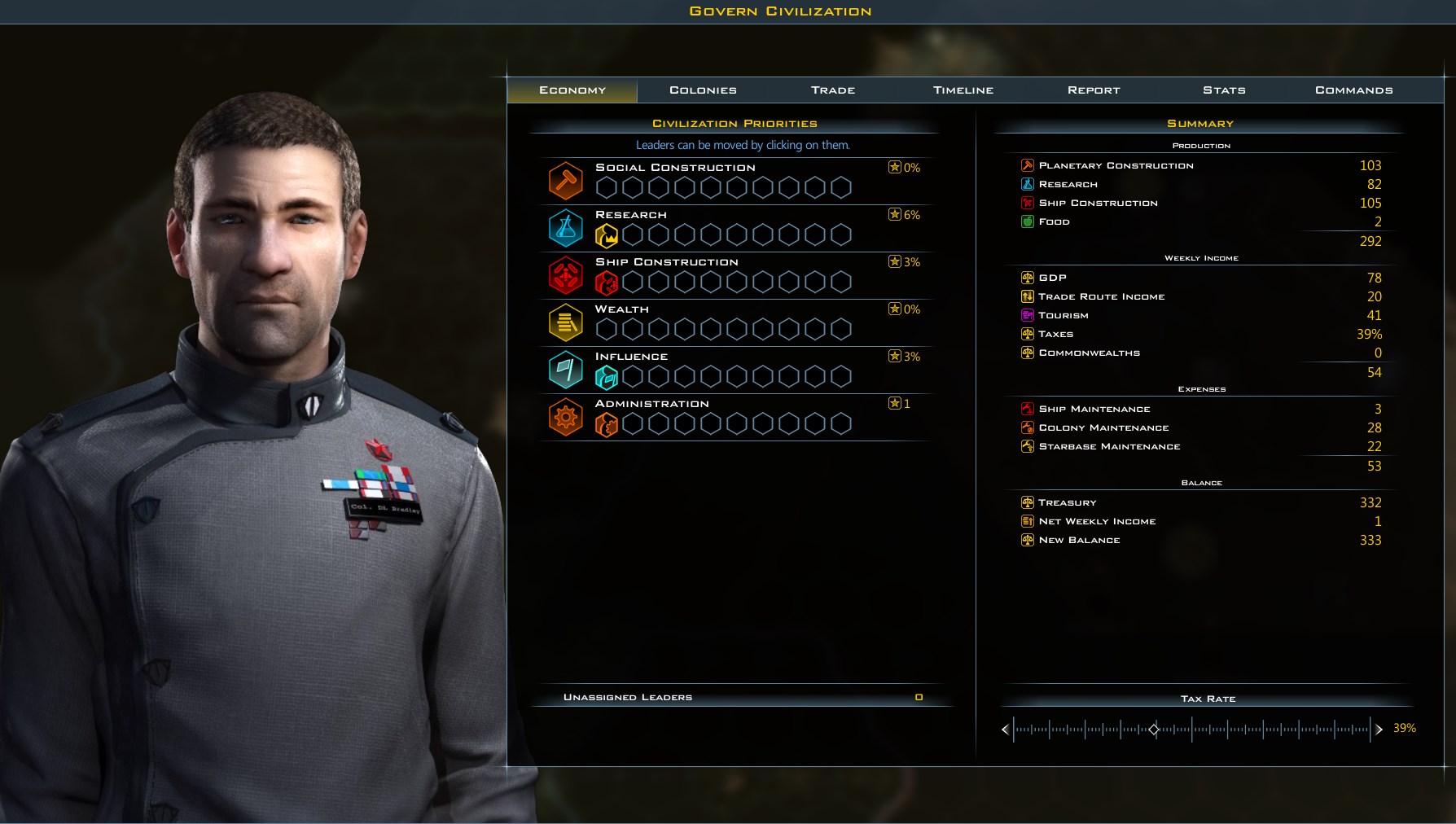Click the Wealth priority icon
This screenshot has width=1456, height=824.
click(566, 322)
